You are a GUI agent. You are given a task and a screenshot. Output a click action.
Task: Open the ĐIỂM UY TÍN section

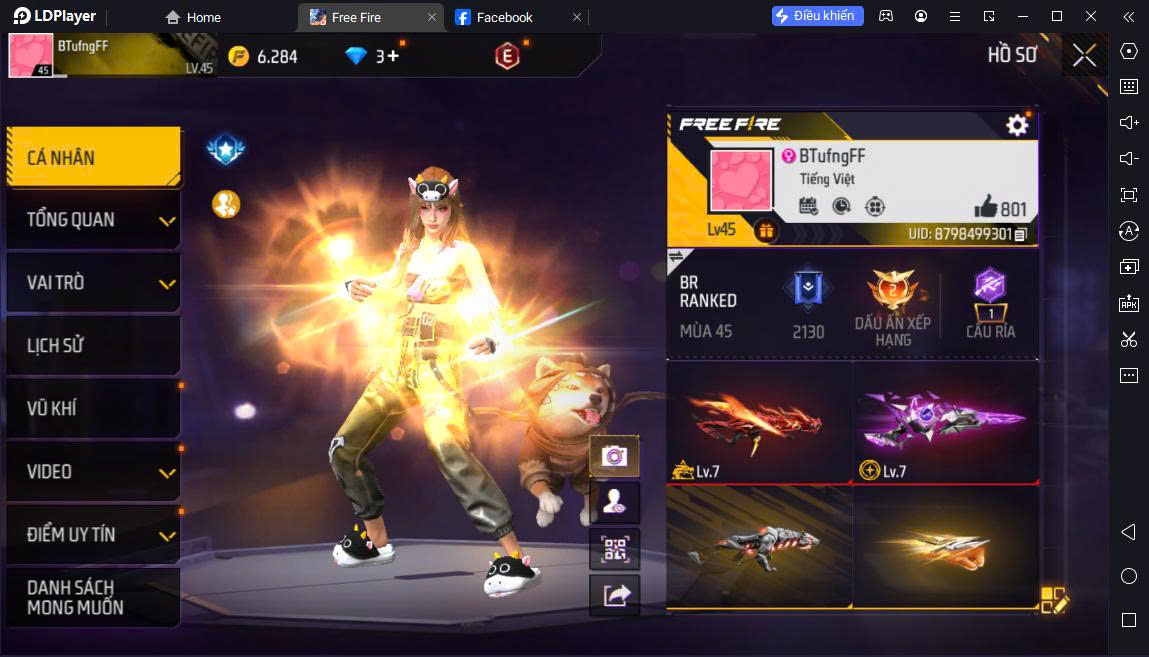(x=92, y=535)
